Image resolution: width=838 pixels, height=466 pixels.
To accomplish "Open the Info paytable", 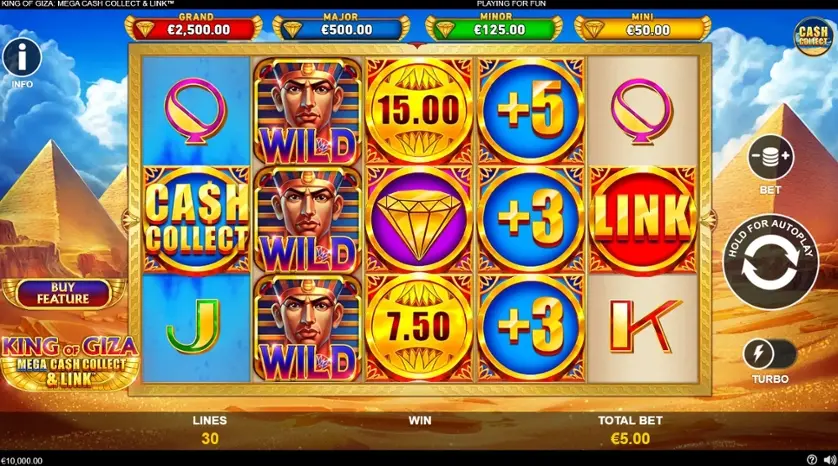I will coord(21,56).
